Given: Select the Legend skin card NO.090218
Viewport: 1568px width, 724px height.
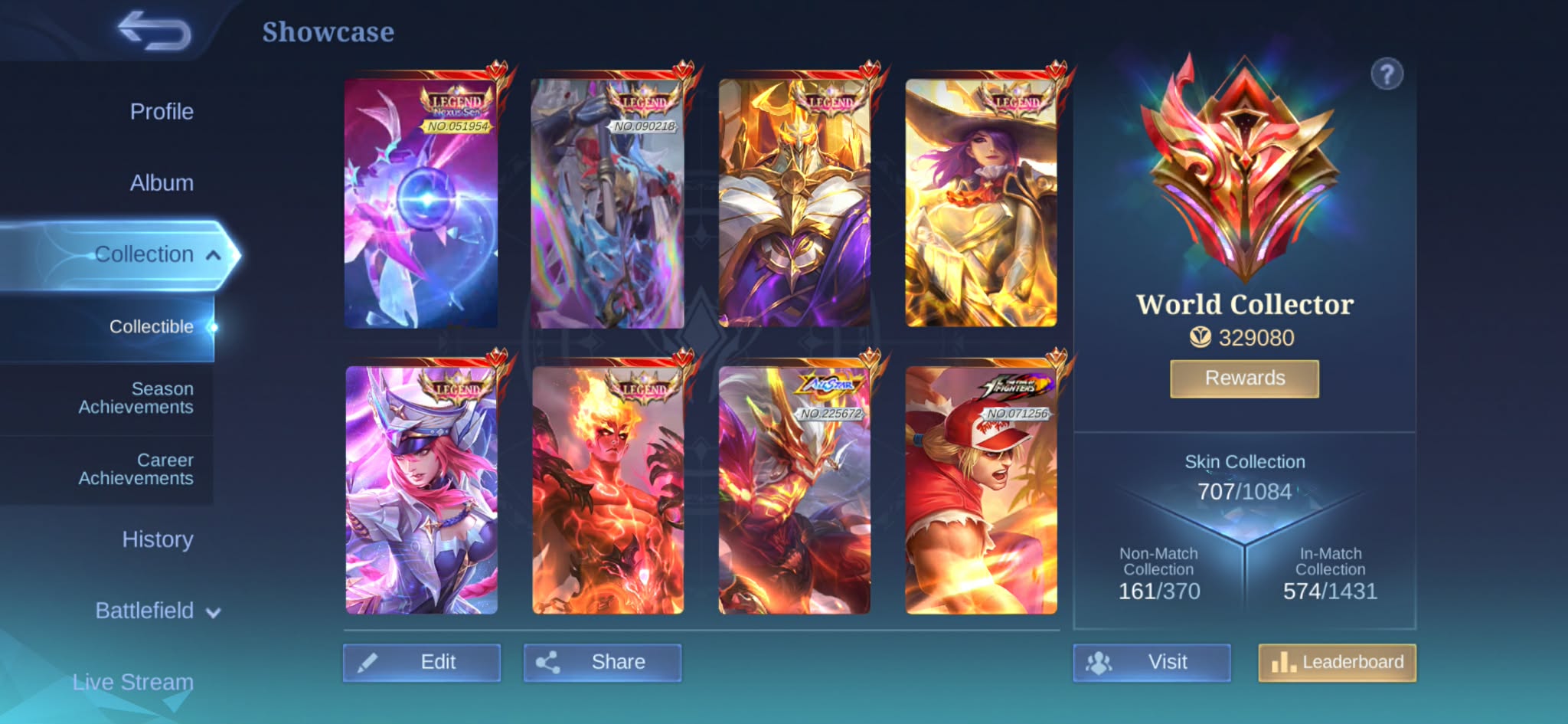Looking at the screenshot, I should (607, 204).
